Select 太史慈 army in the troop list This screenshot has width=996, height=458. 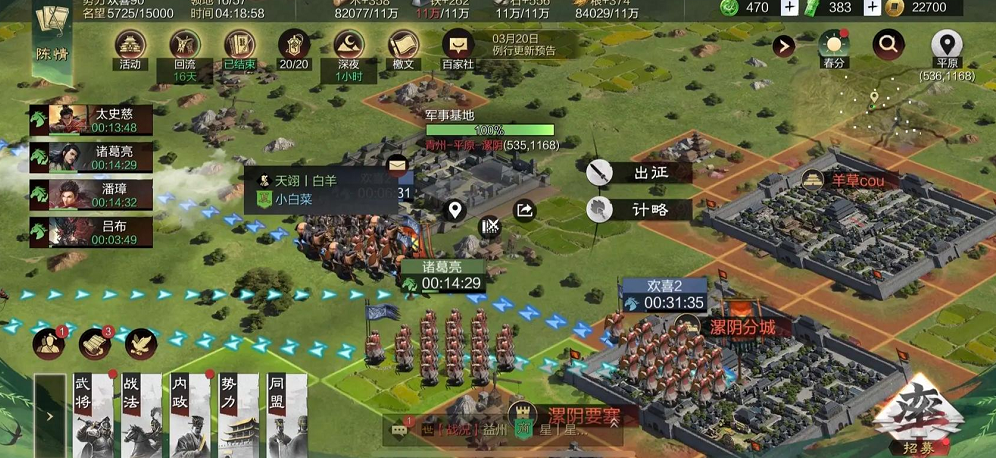tap(91, 120)
